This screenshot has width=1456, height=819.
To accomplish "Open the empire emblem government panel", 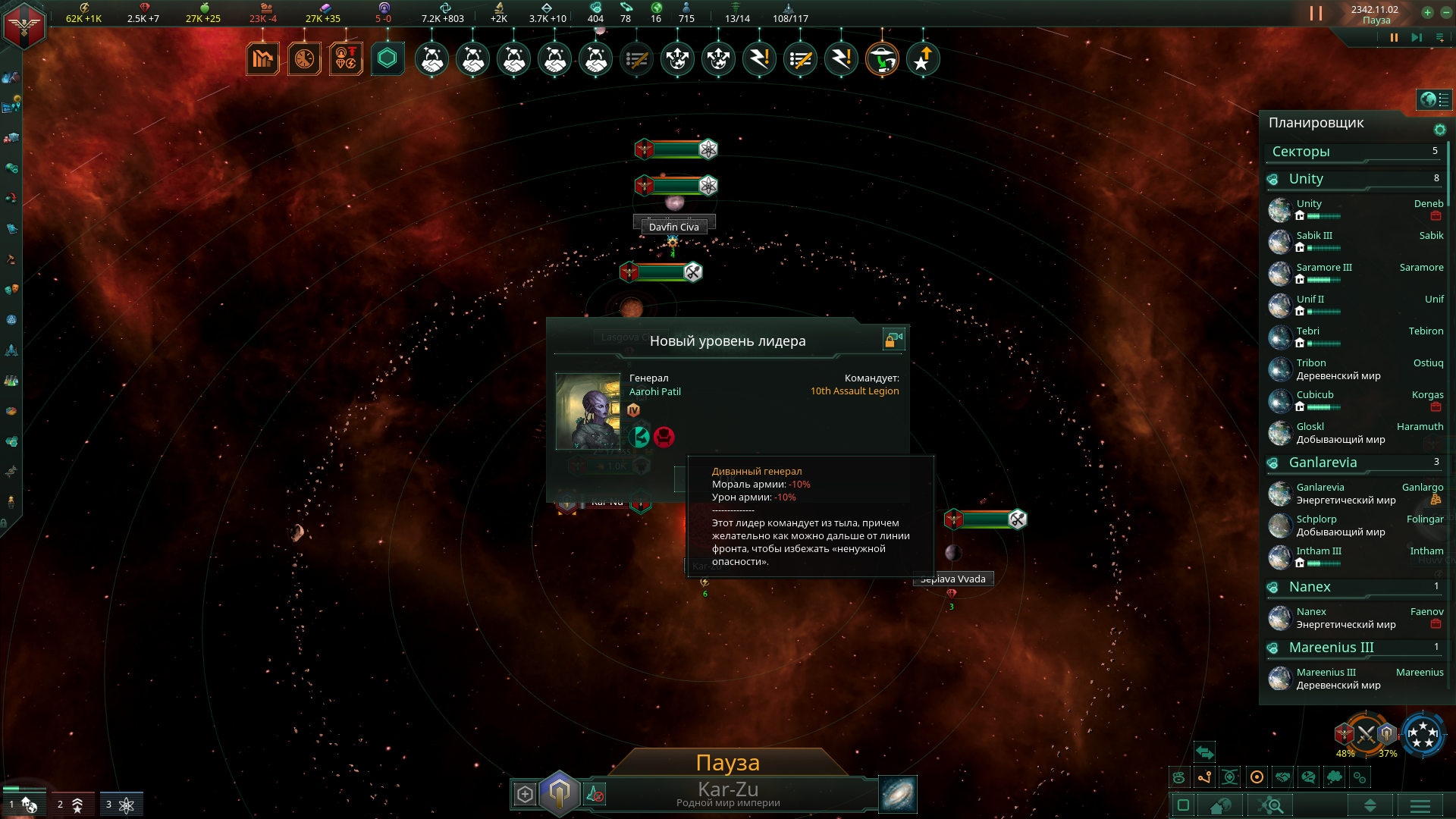I will 24,25.
